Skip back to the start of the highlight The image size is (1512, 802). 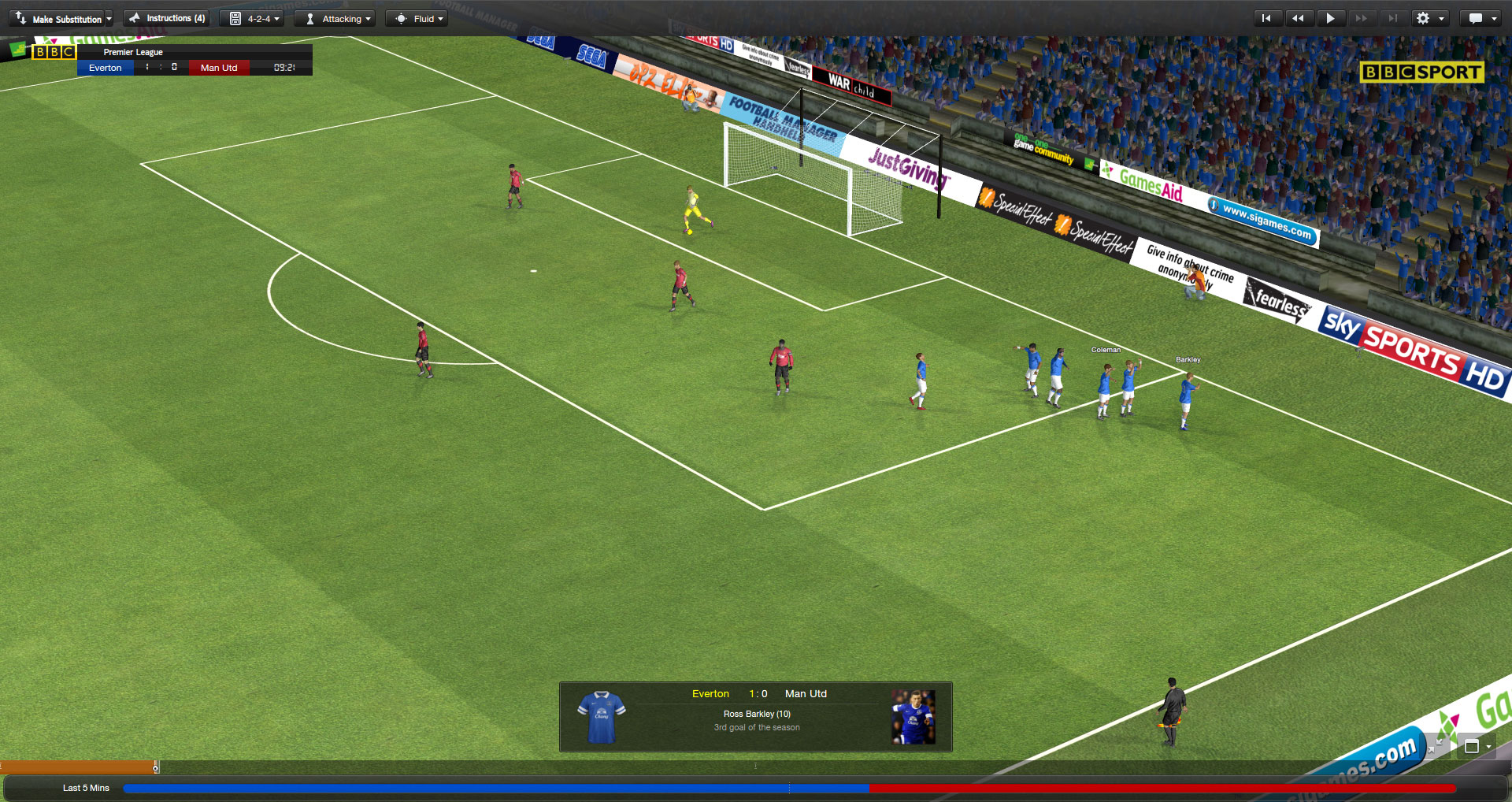click(1266, 18)
